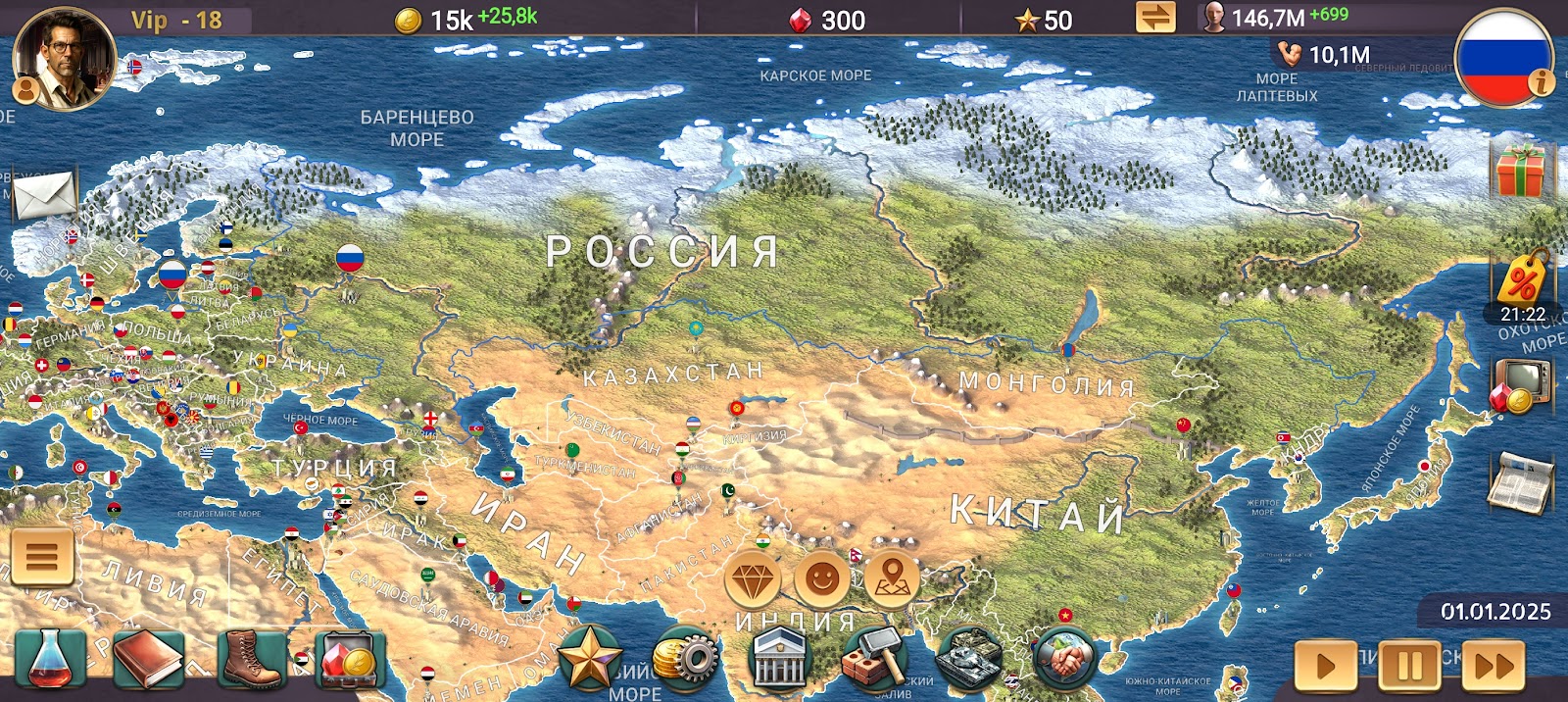Open the hamburger menu button
This screenshot has height=702, width=1568.
(42, 557)
